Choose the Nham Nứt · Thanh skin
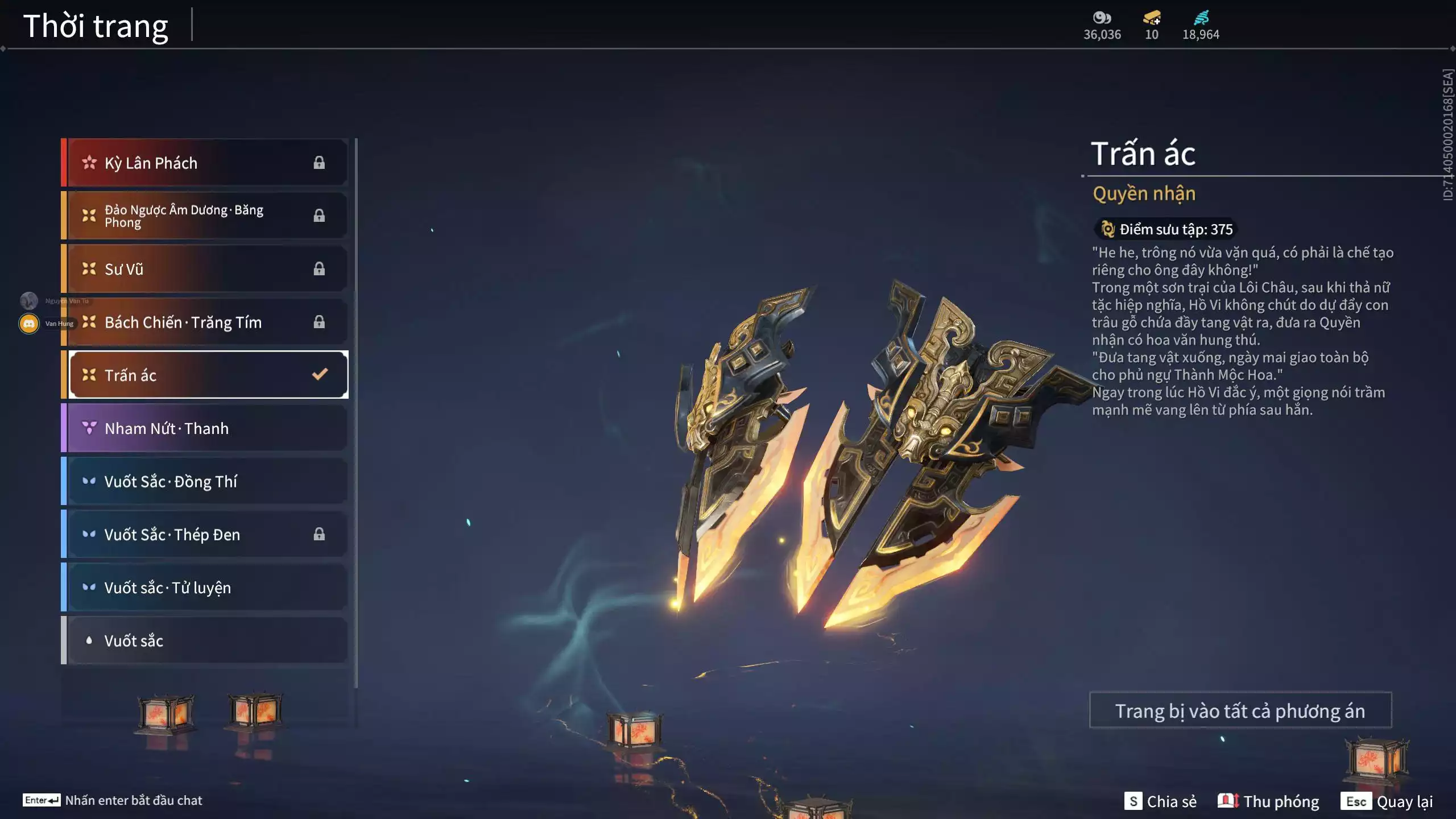1456x819 pixels. tap(205, 428)
